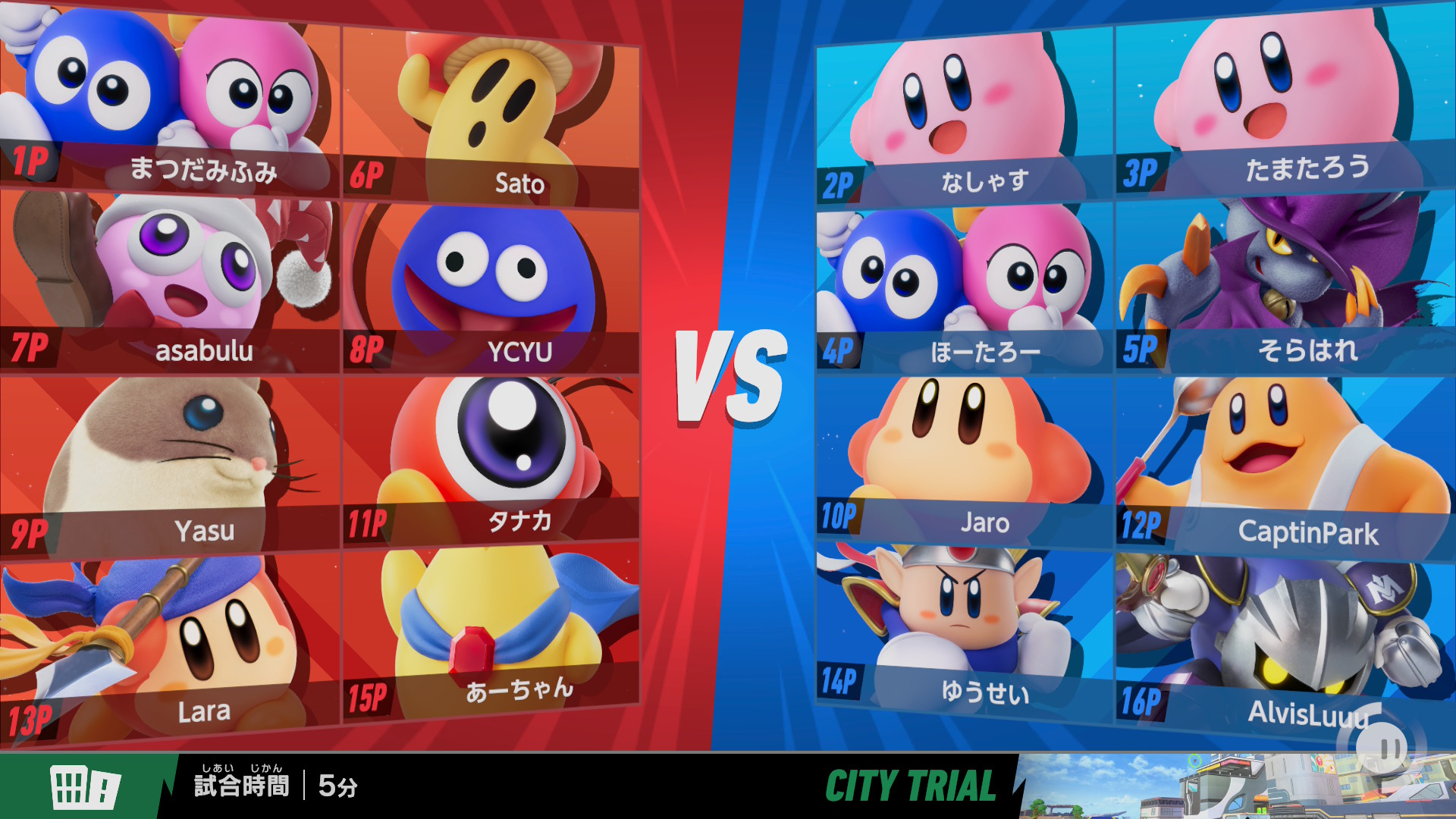Pick the 9P Yasu player panel
The width and height of the screenshot is (1456, 819).
[x=170, y=463]
